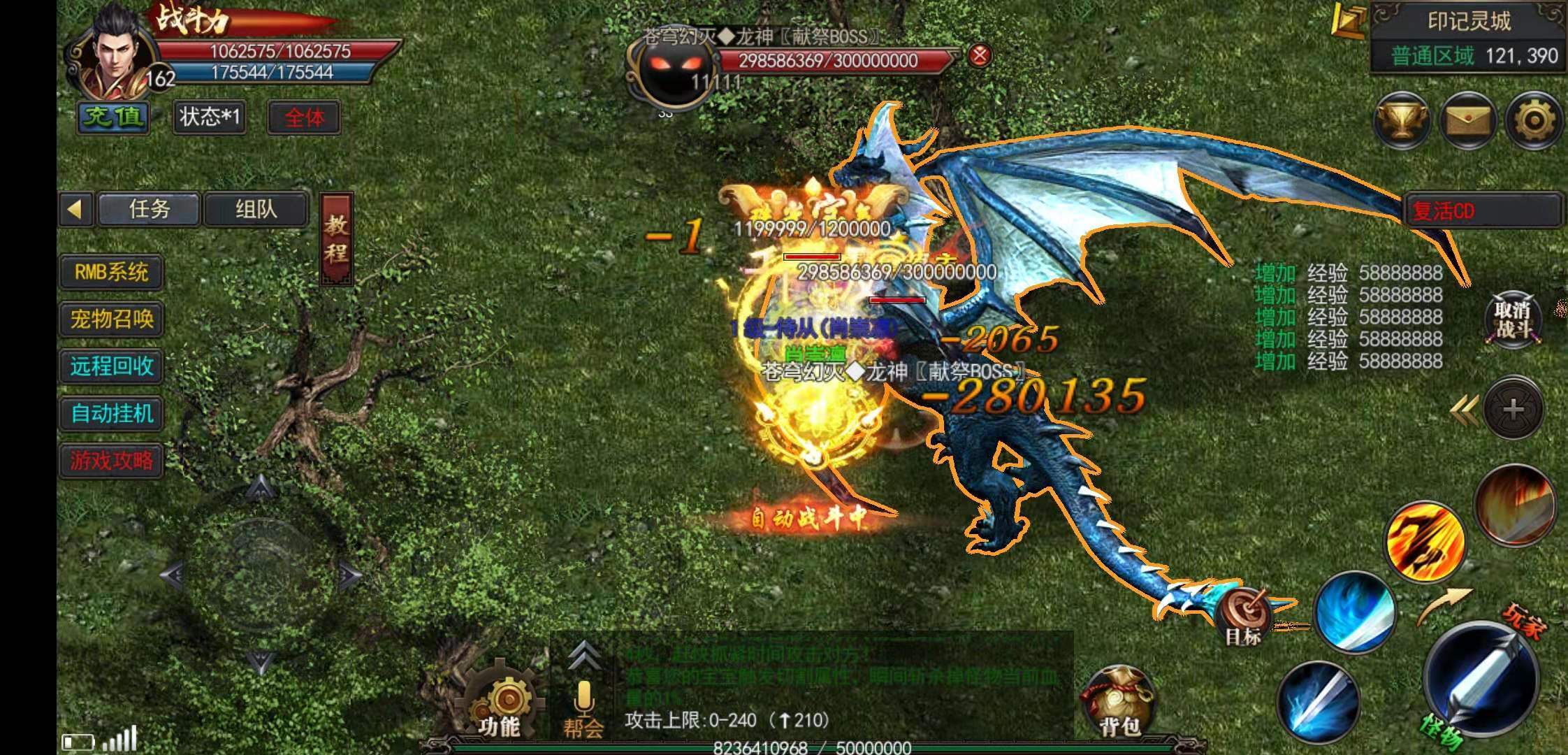Select 宠物召唤 pet summon

click(112, 319)
